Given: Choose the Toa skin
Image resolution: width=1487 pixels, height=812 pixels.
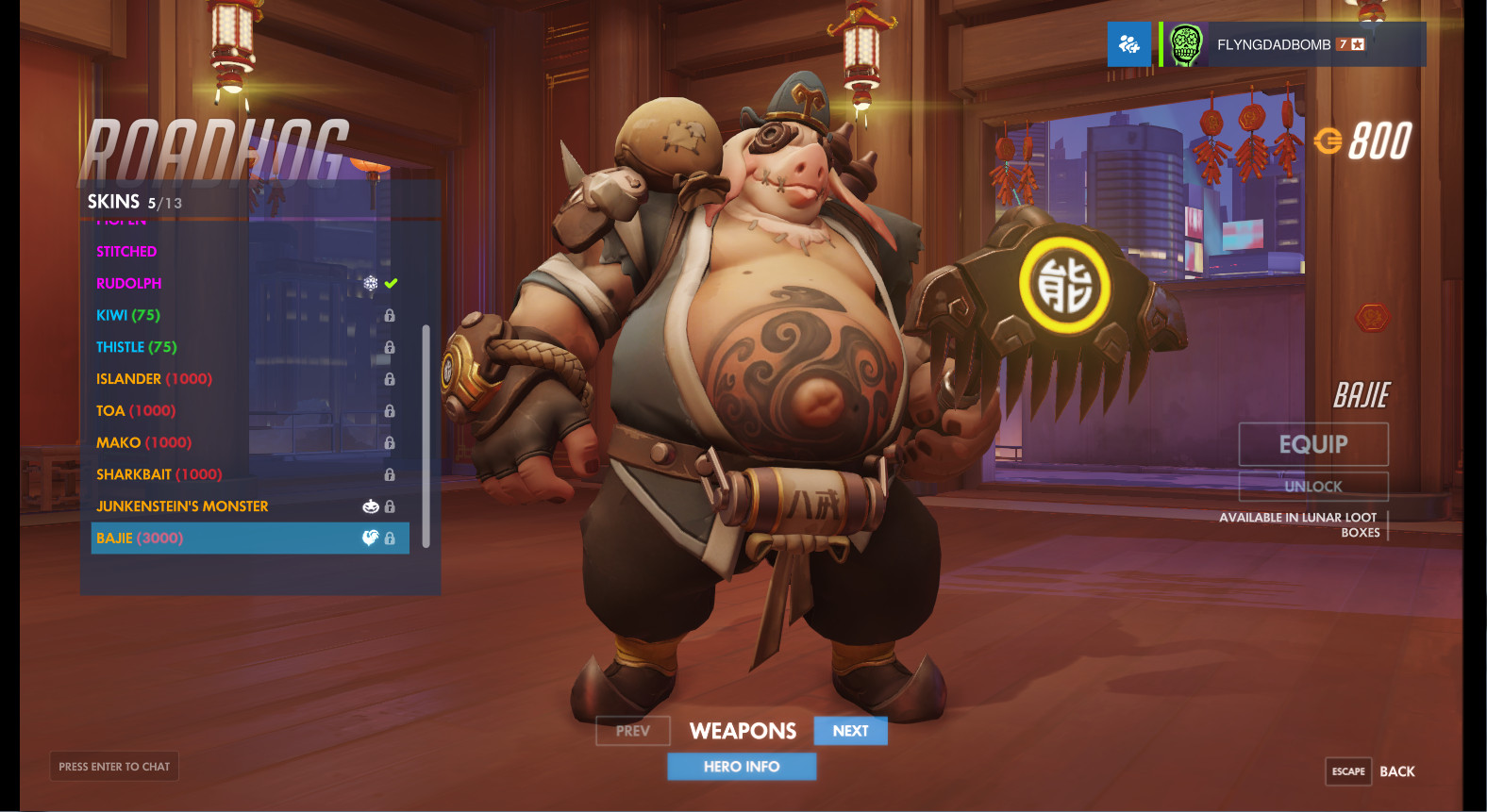Looking at the screenshot, I should [x=136, y=411].
